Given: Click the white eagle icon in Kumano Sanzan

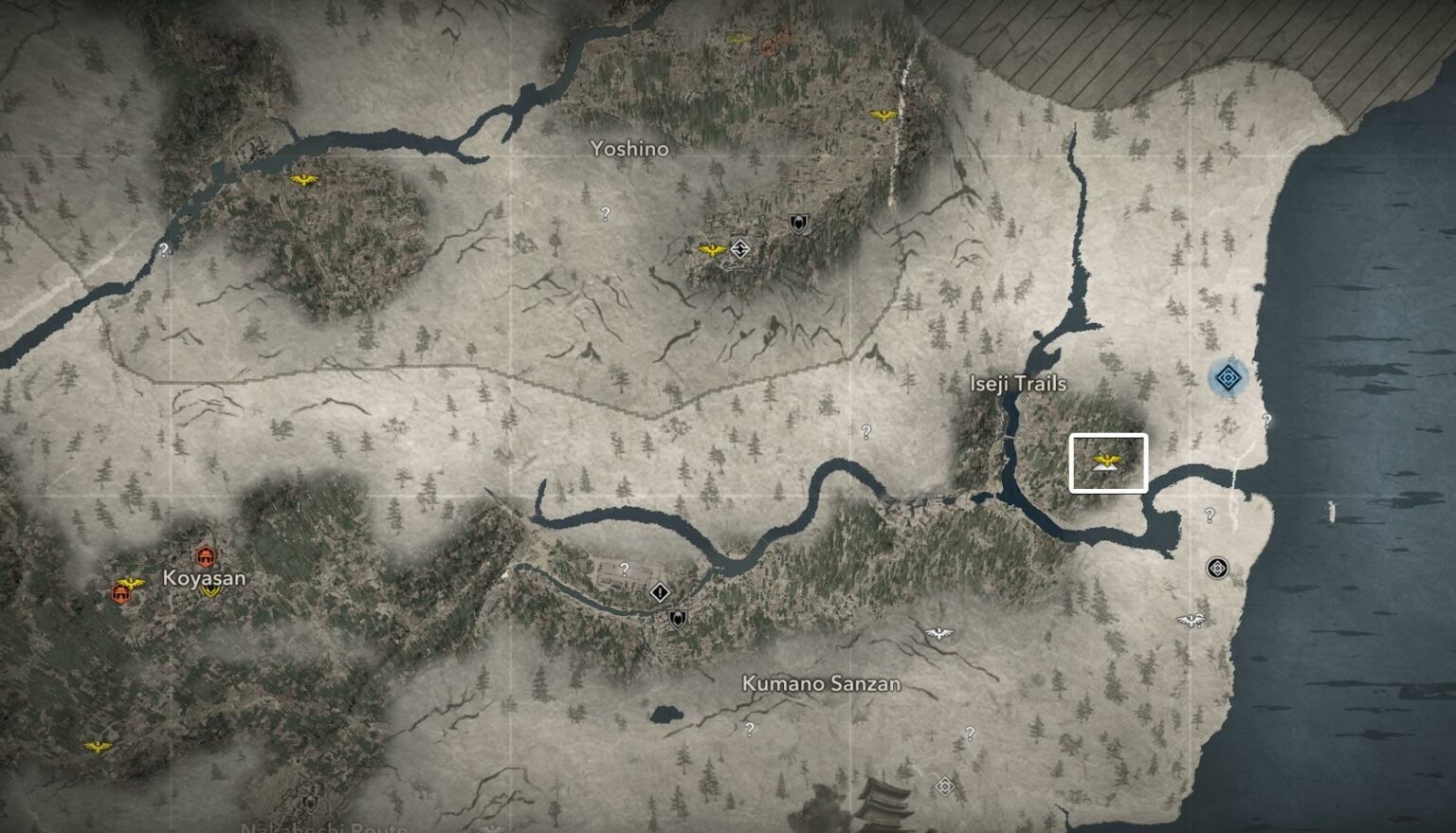Looking at the screenshot, I should coord(941,633).
